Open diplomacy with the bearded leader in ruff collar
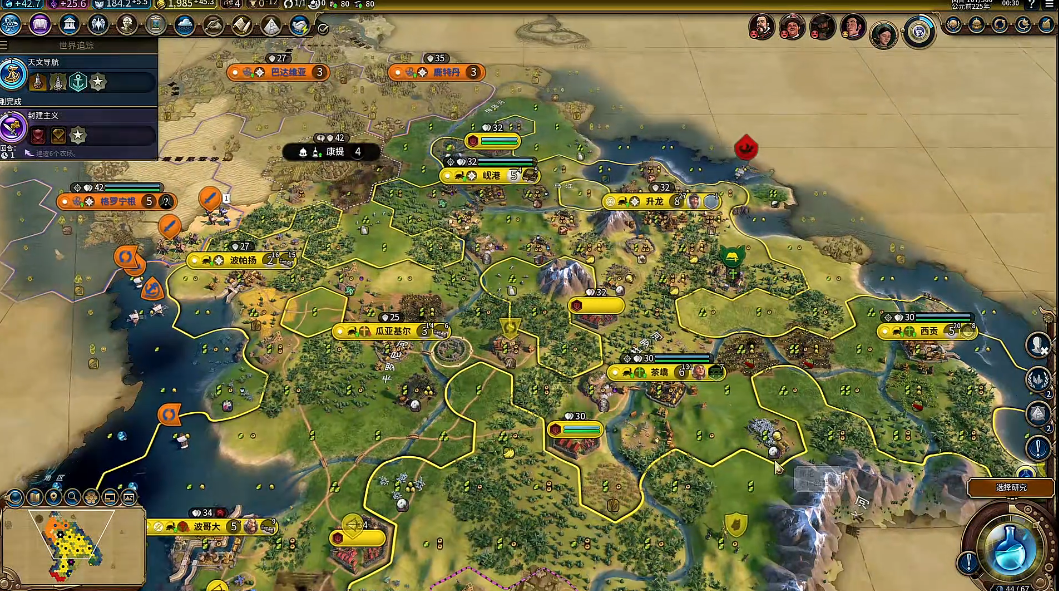 [x=763, y=26]
